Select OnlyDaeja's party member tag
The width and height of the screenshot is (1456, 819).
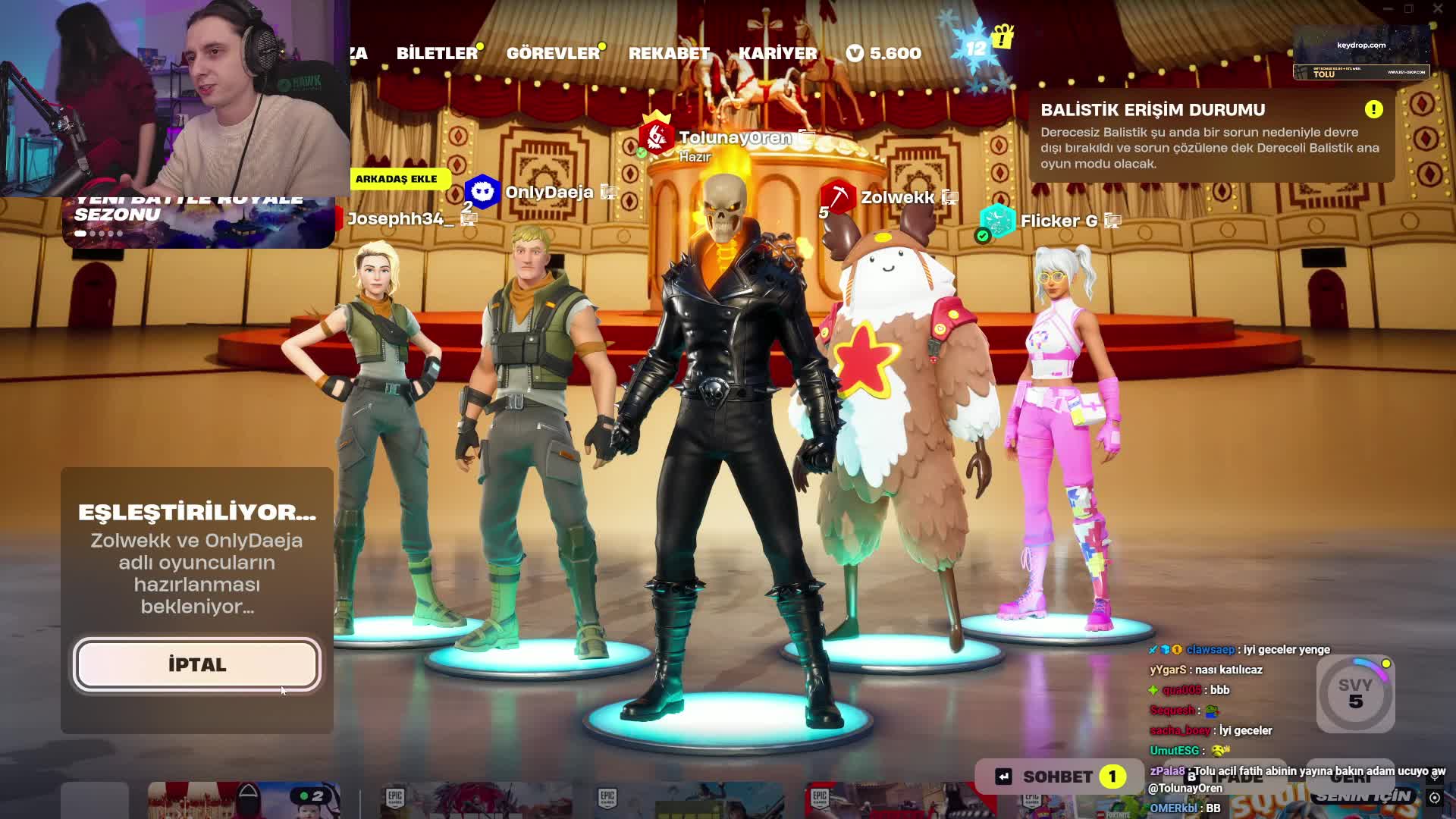pyautogui.click(x=548, y=192)
